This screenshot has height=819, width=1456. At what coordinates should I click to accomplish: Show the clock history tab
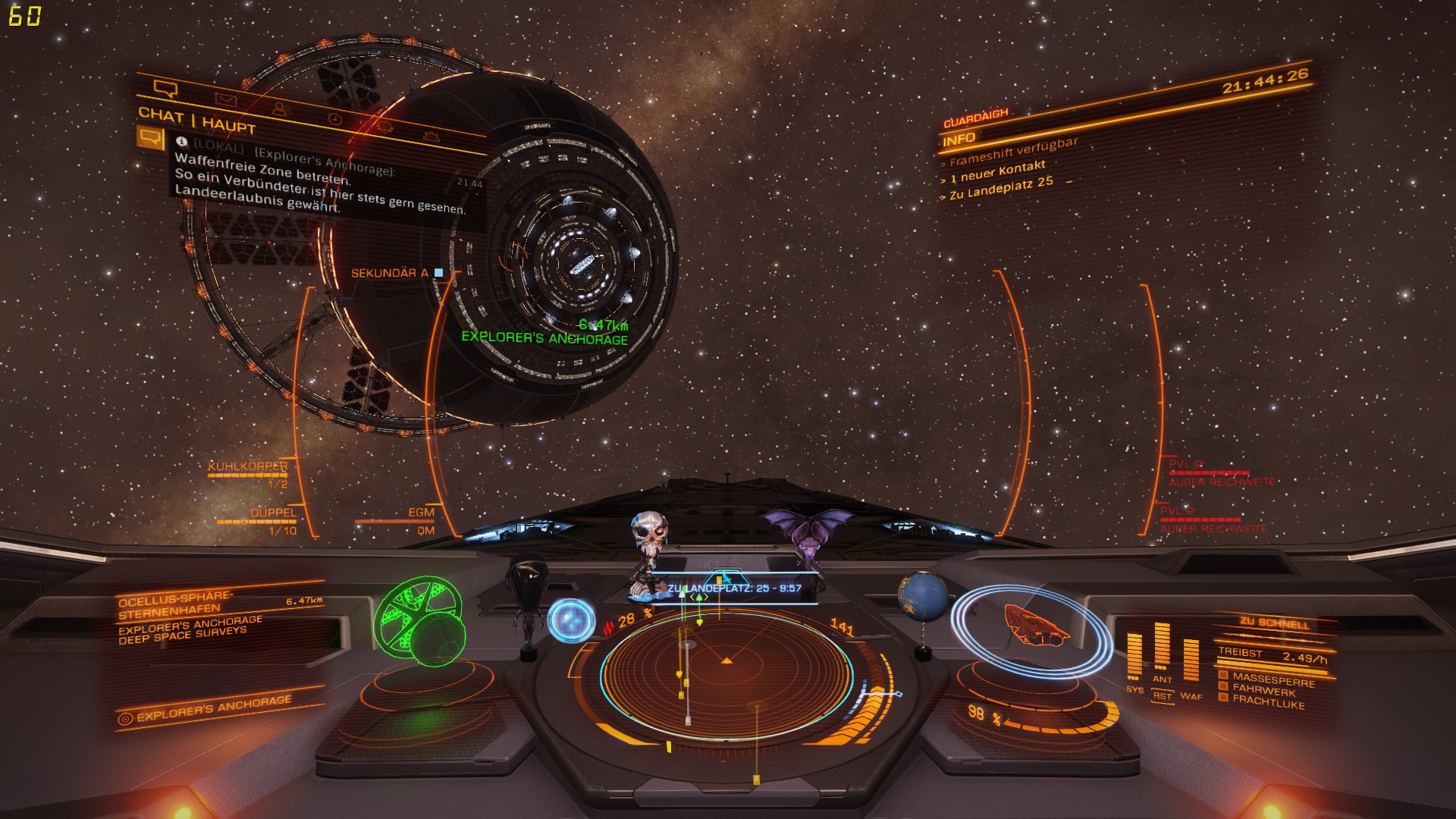(x=334, y=119)
